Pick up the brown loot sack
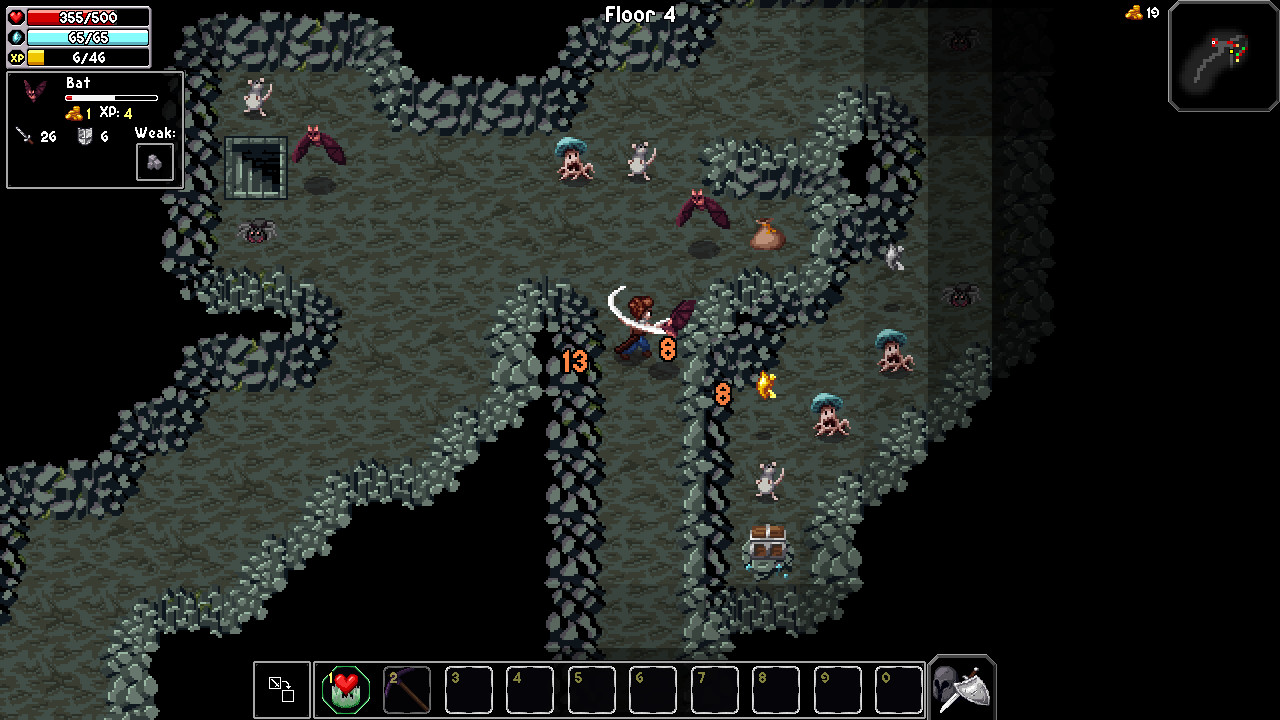 click(766, 233)
